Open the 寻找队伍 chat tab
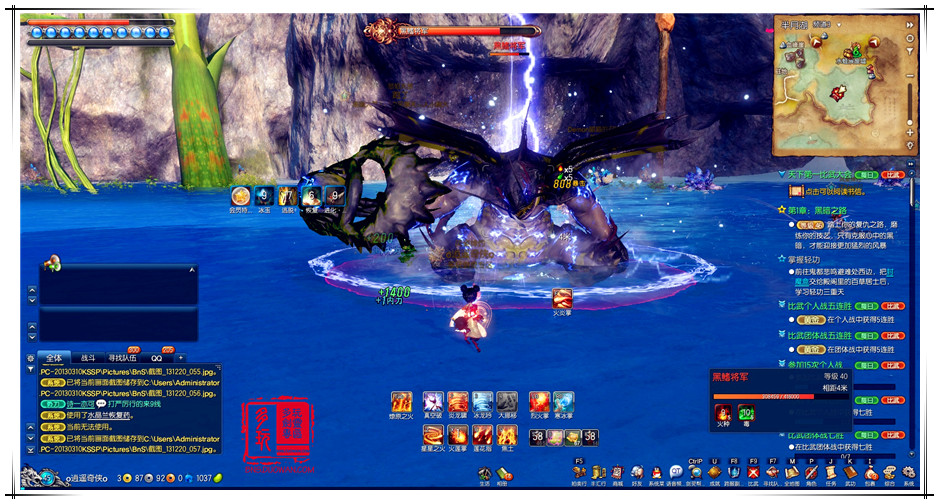The height and width of the screenshot is (504, 939). [x=124, y=357]
